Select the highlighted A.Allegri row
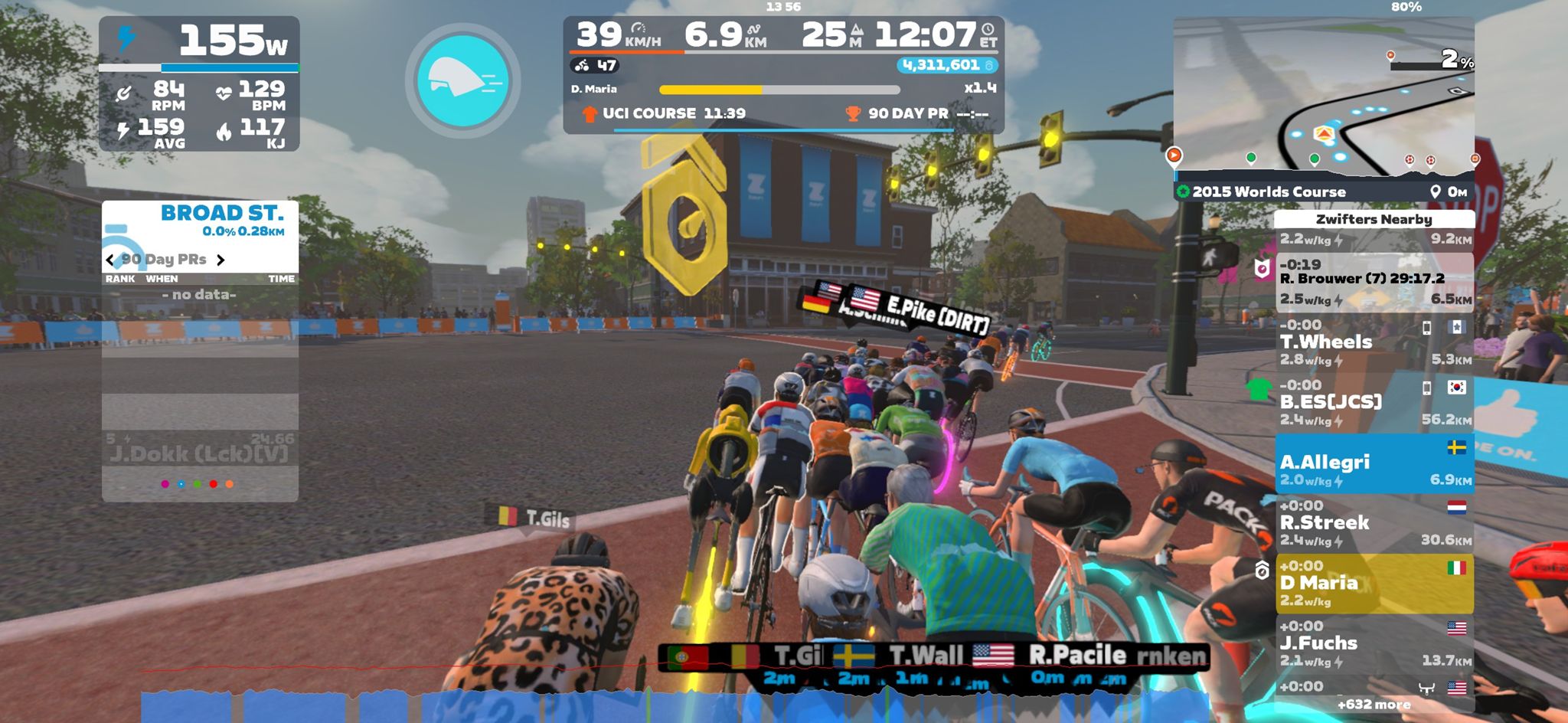Viewport: 1568px width, 723px height. (x=1374, y=463)
